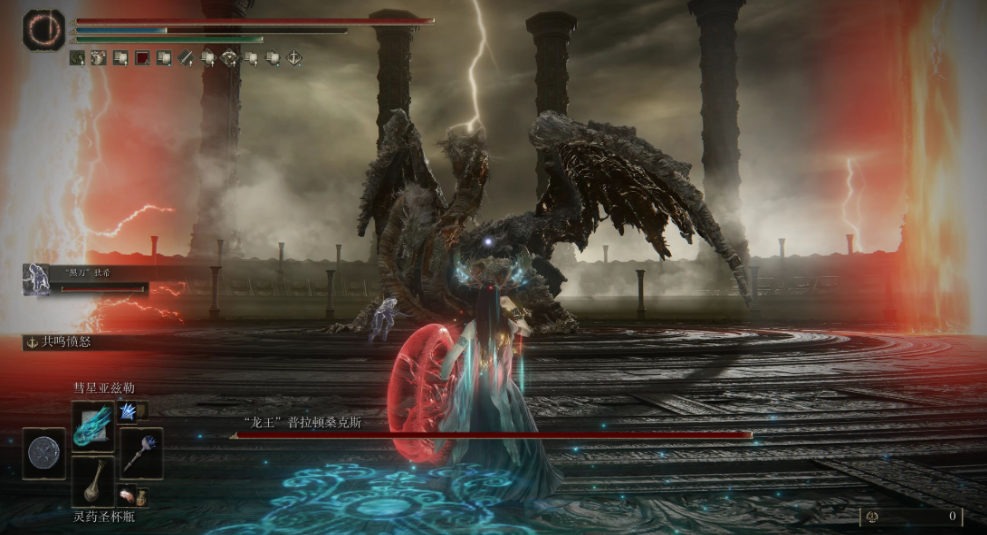Click the Great Rune circle emblem

[44, 30]
